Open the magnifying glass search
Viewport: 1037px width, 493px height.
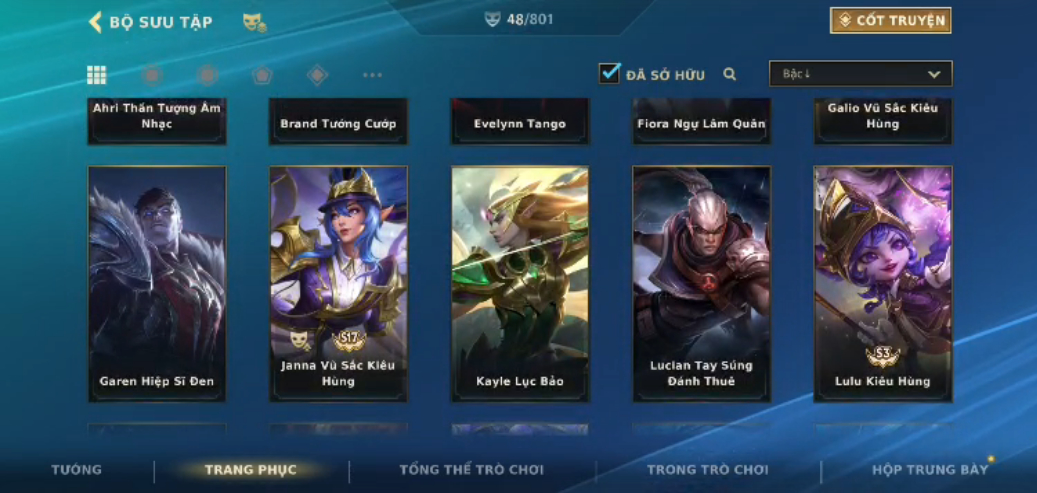click(730, 74)
